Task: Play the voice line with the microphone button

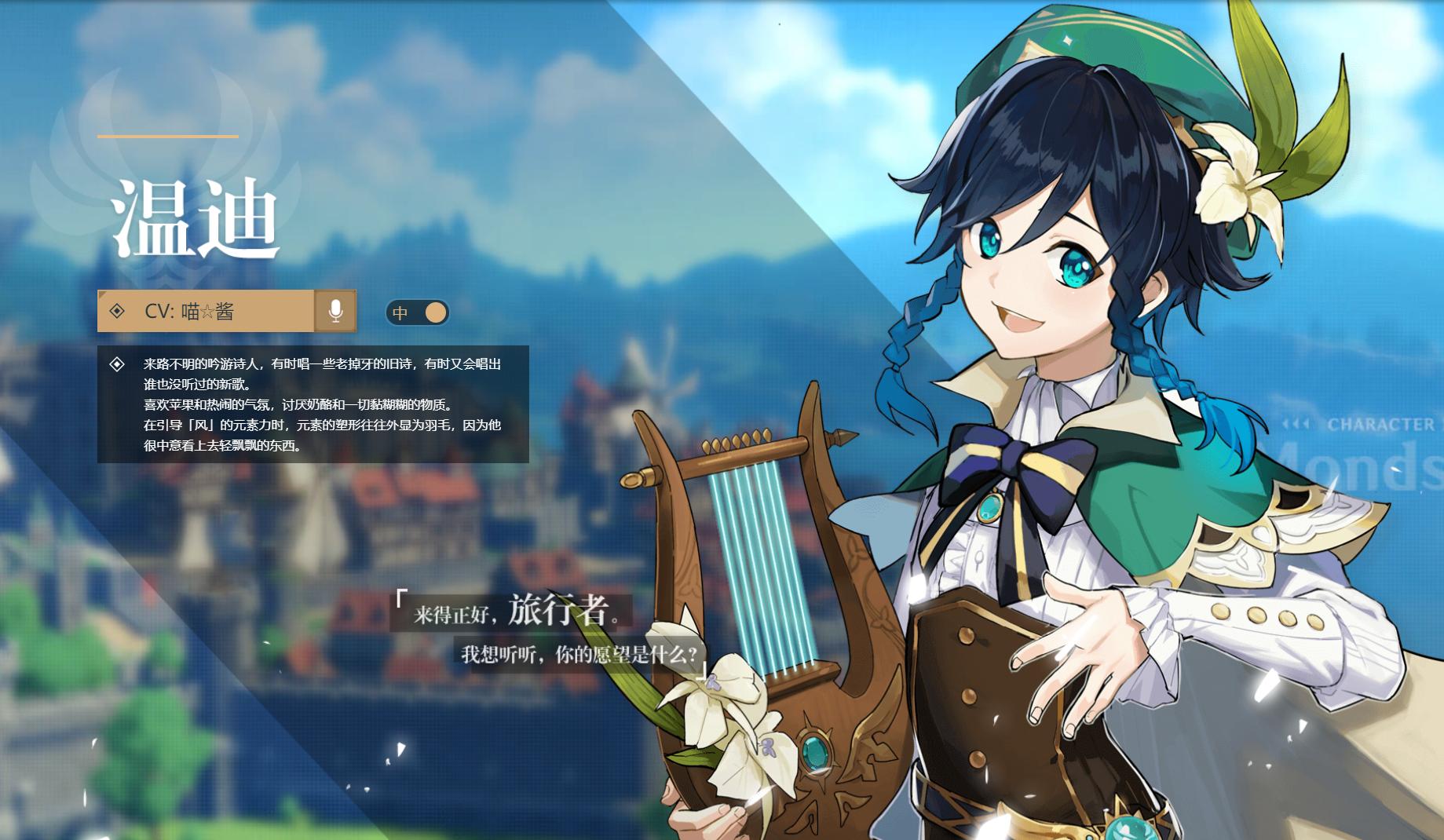Action: pyautogui.click(x=335, y=311)
